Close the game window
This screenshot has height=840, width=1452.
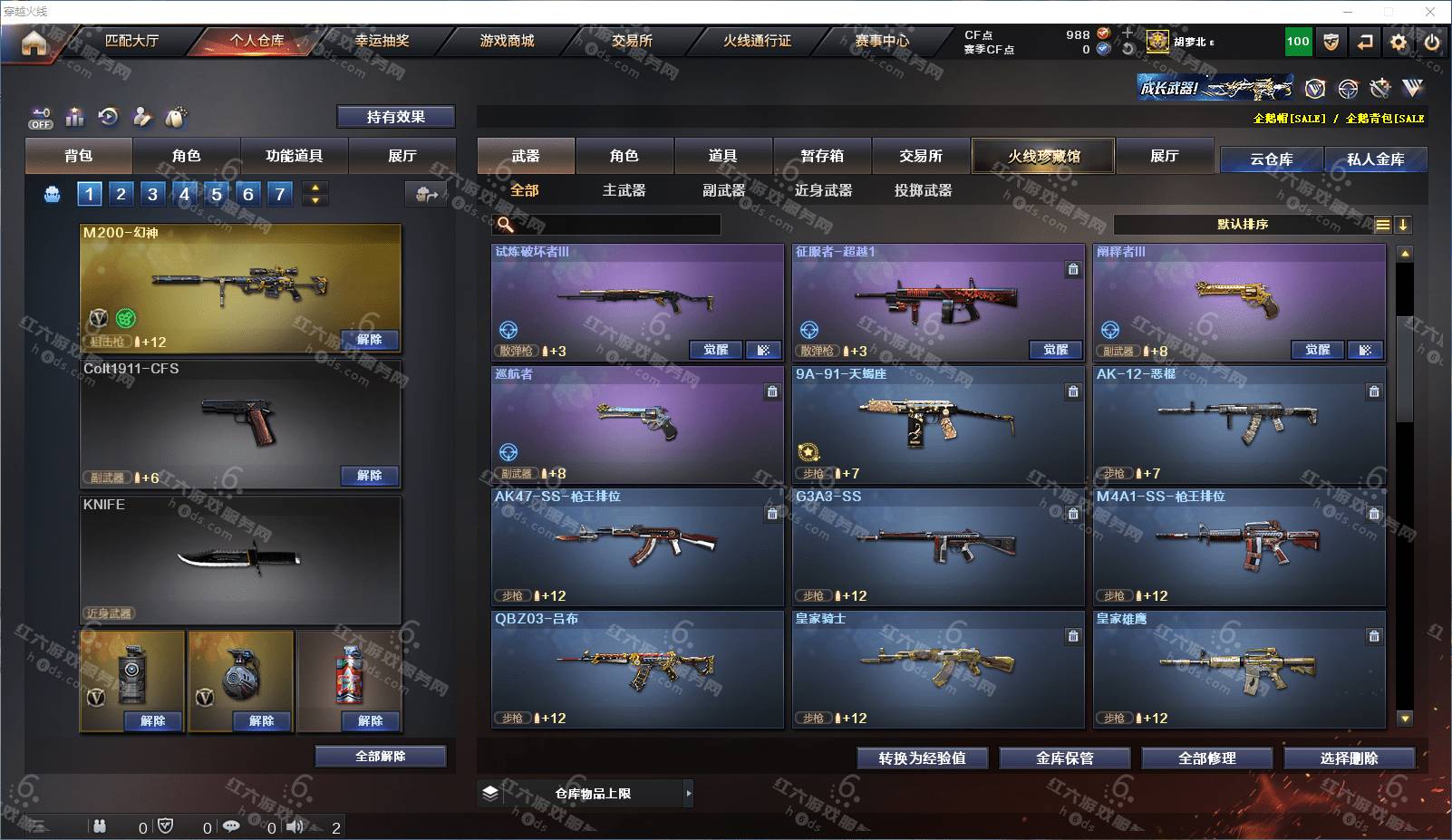pos(1430,12)
